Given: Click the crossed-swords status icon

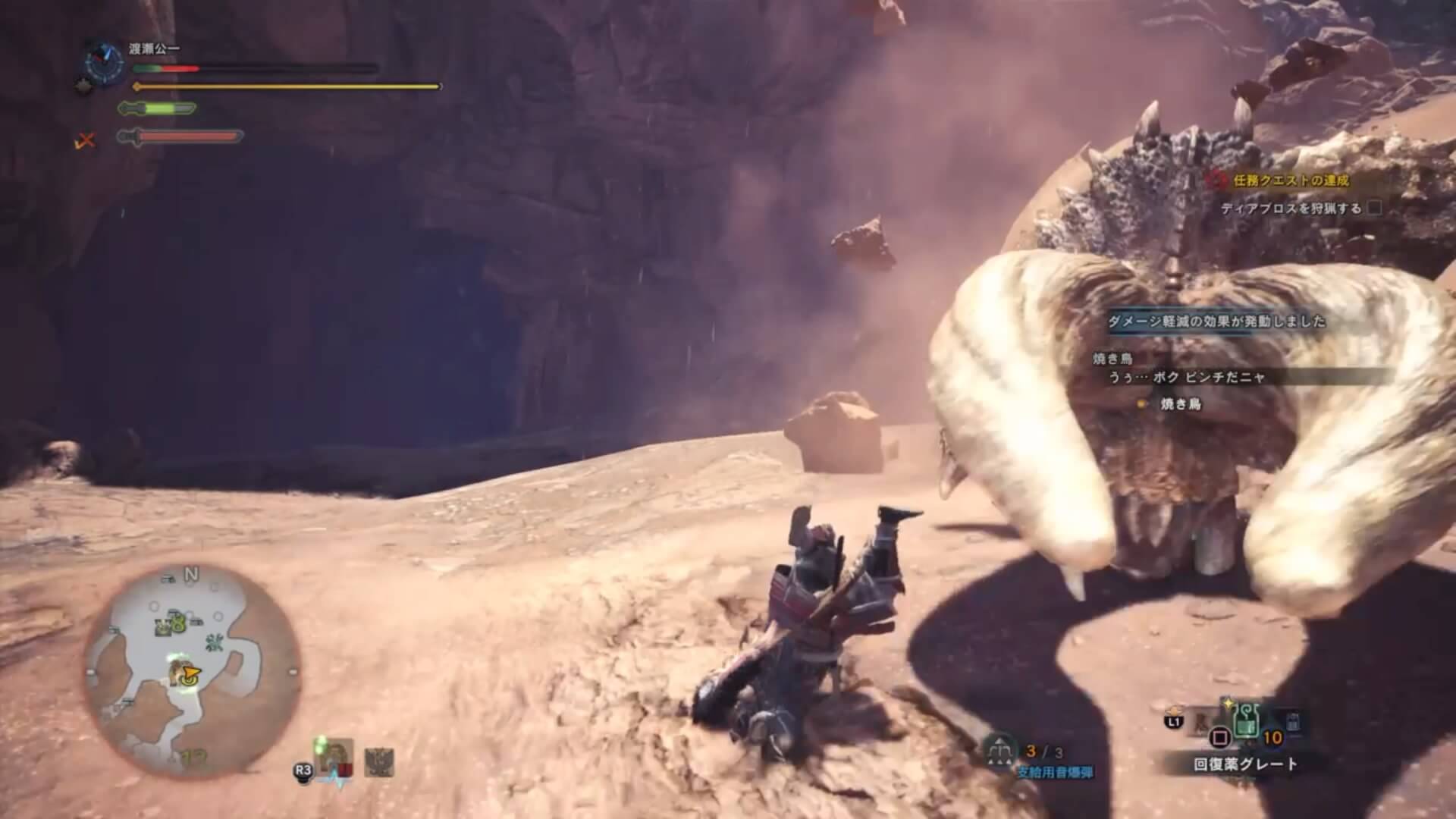Looking at the screenshot, I should [86, 140].
